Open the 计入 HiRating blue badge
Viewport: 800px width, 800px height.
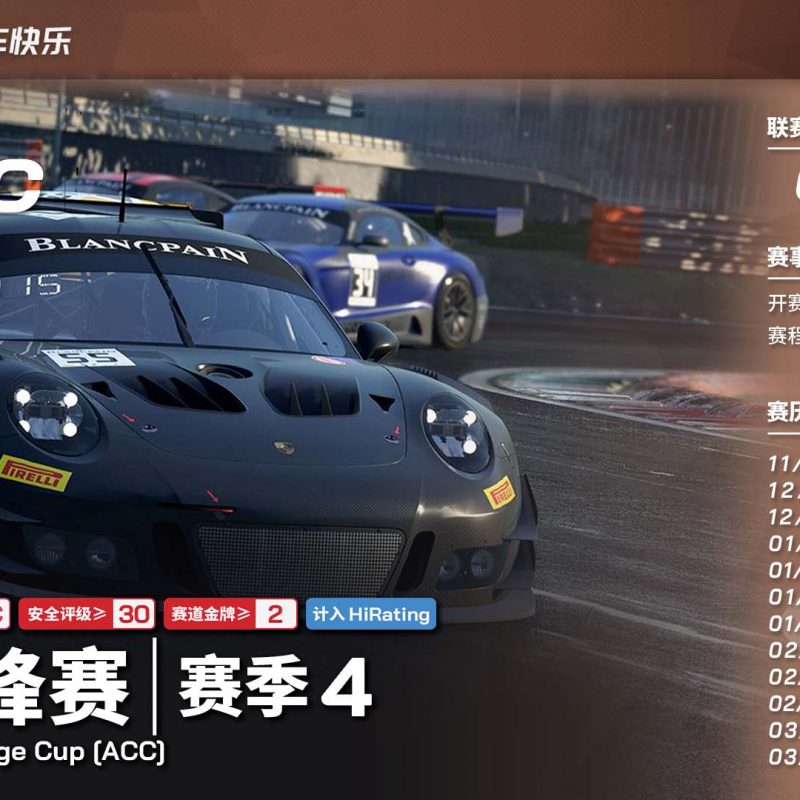[x=370, y=614]
